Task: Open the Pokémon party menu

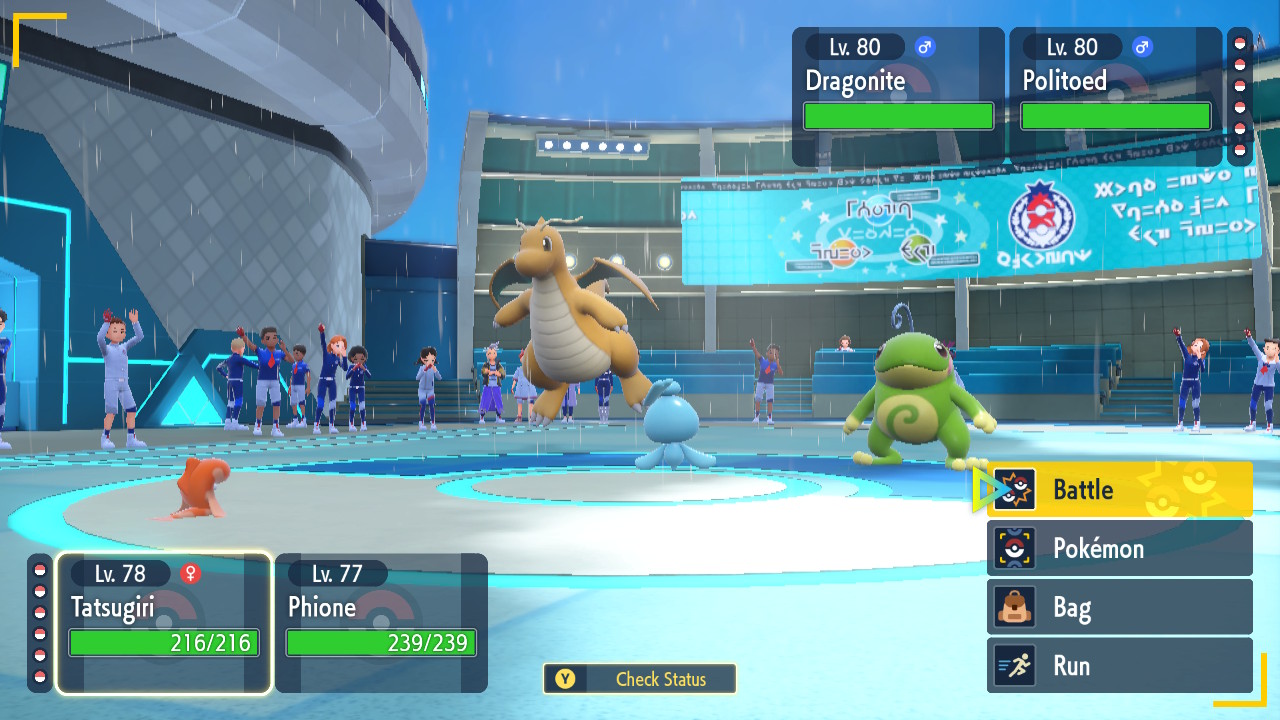Action: [1119, 548]
